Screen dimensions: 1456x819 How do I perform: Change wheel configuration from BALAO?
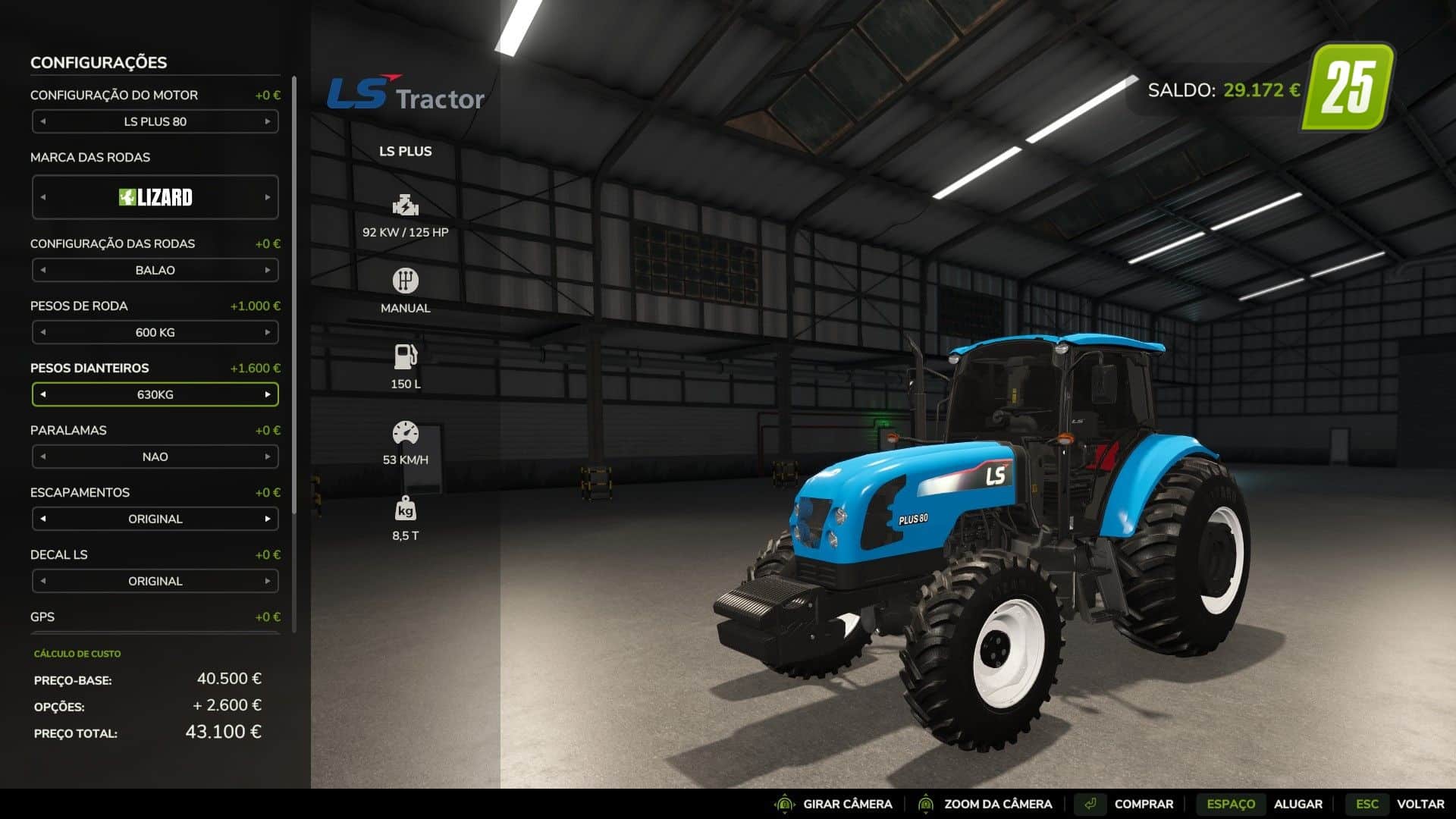pos(268,270)
